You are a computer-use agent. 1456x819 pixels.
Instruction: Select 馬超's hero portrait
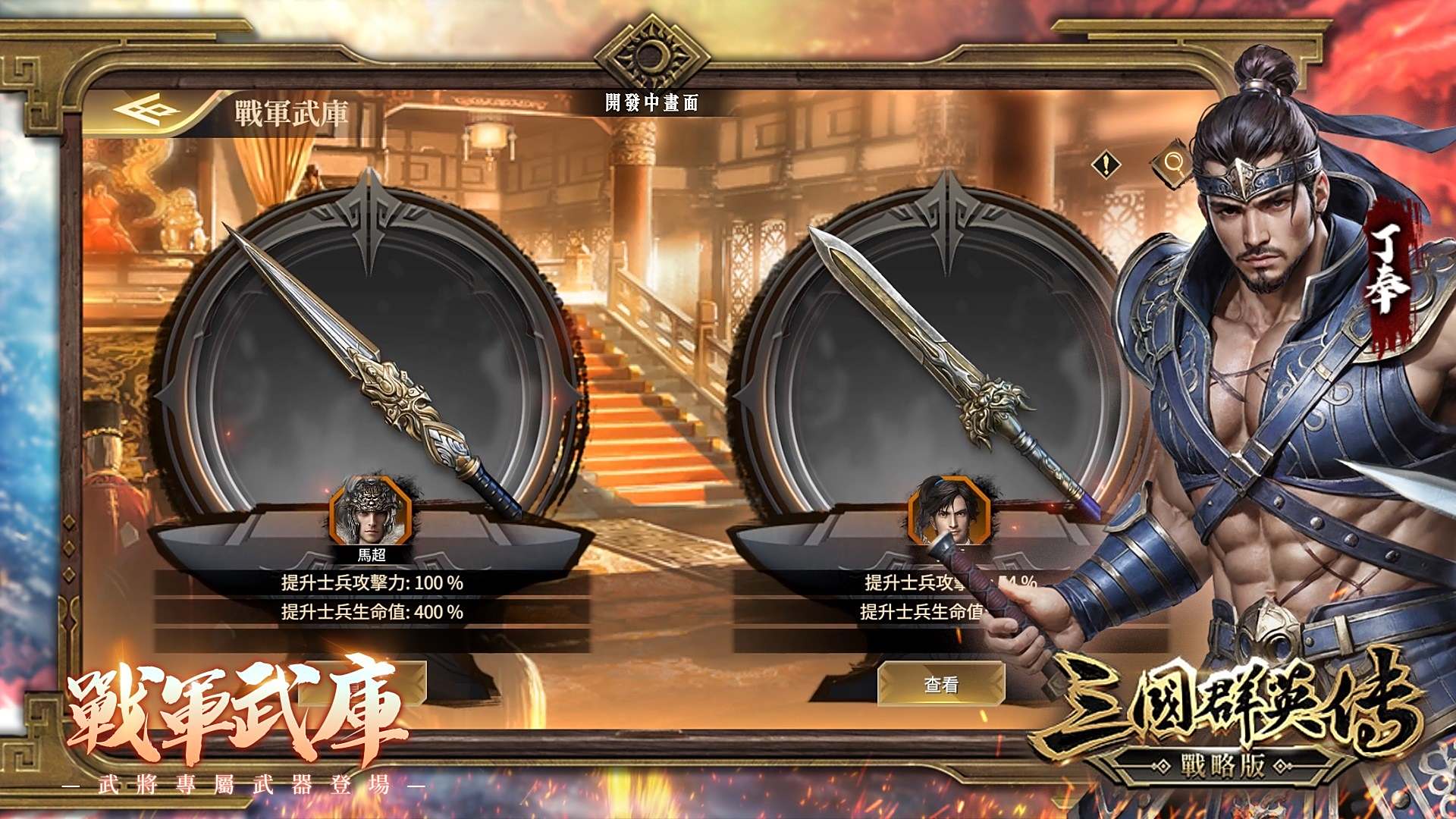371,513
